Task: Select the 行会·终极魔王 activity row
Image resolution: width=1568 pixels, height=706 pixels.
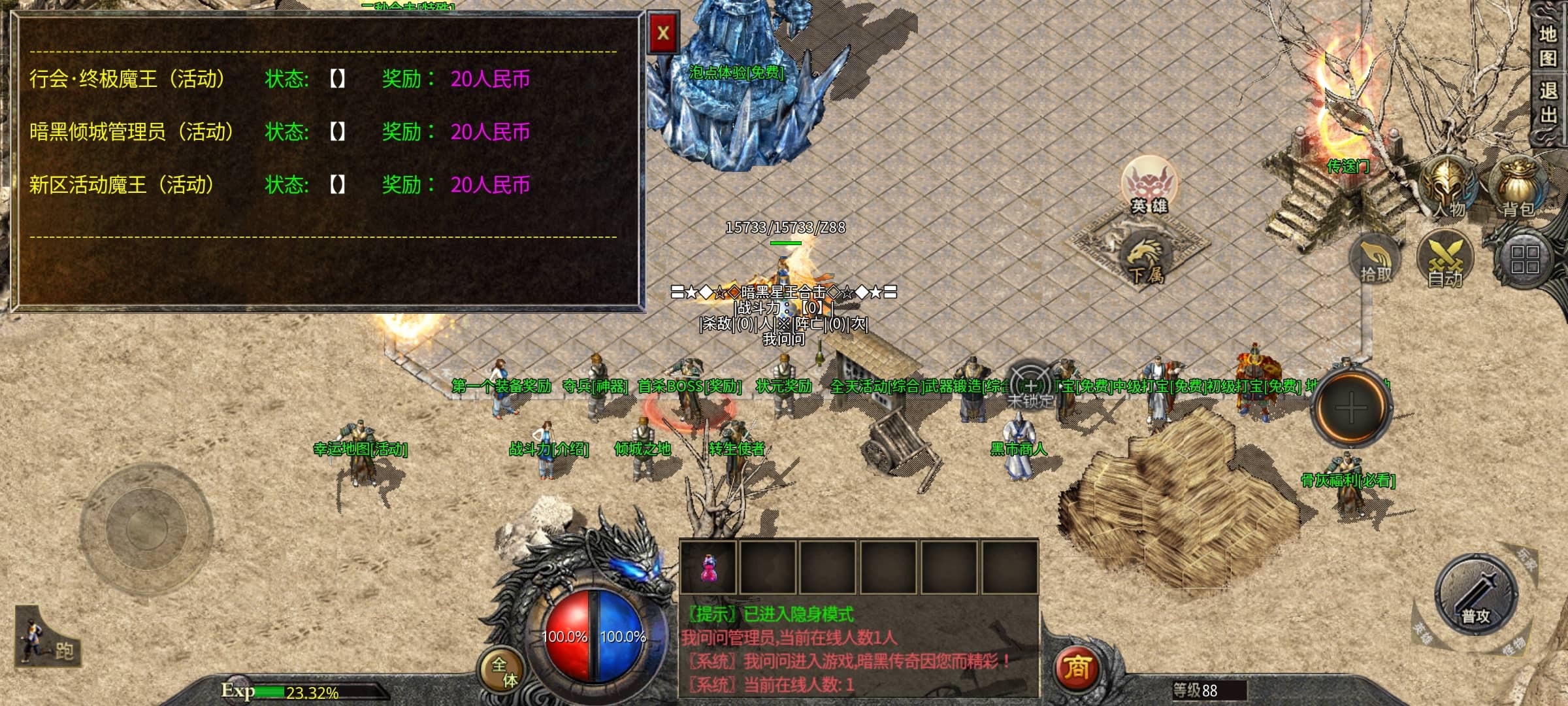Action: [127, 79]
